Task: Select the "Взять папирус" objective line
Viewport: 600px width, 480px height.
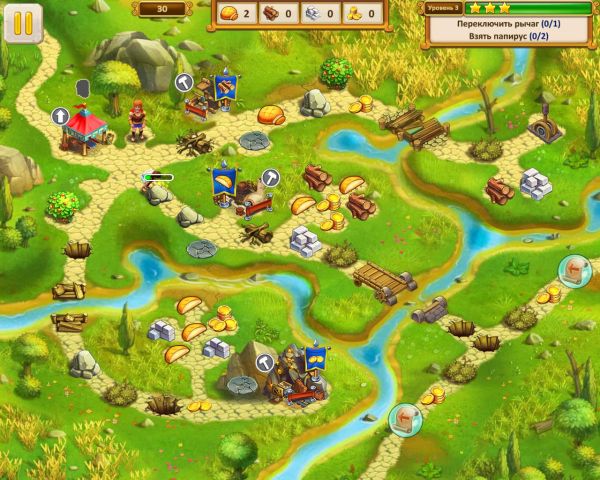Action: click(x=510, y=35)
